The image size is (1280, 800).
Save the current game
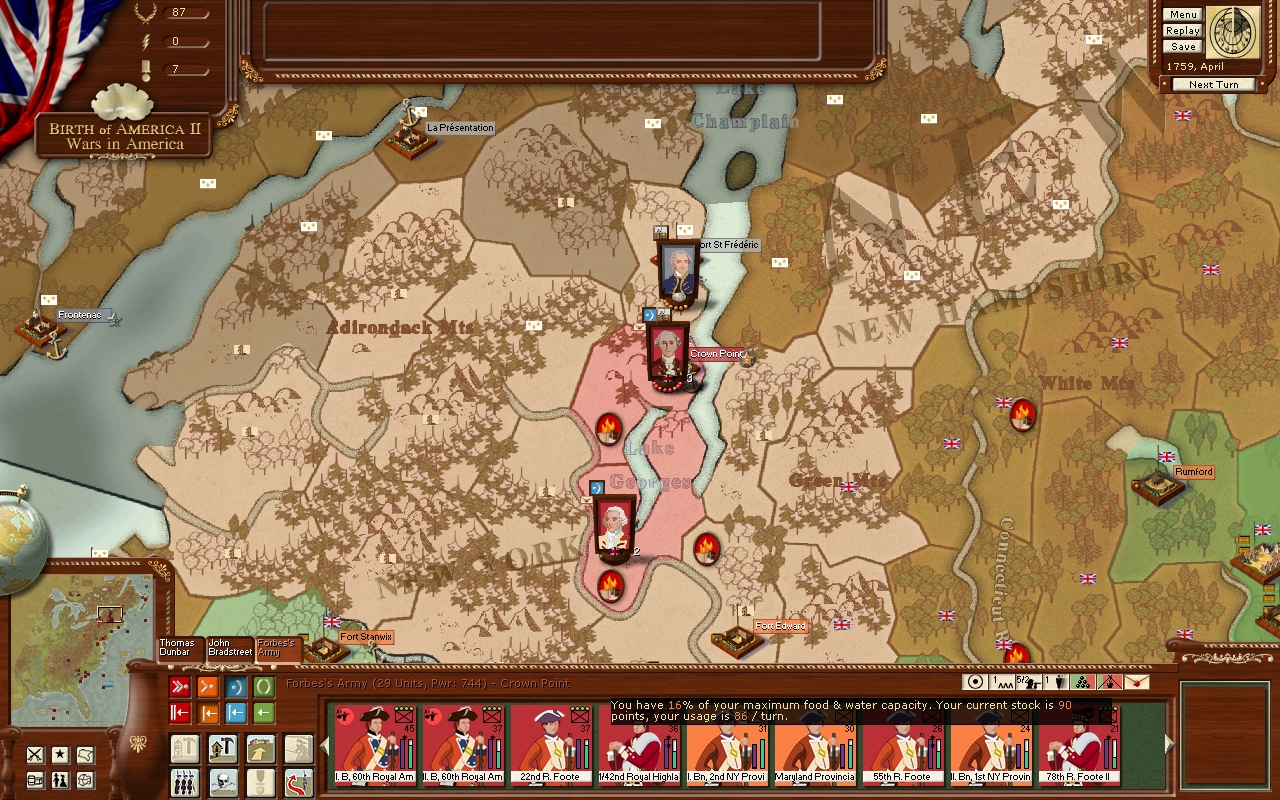pos(1182,47)
